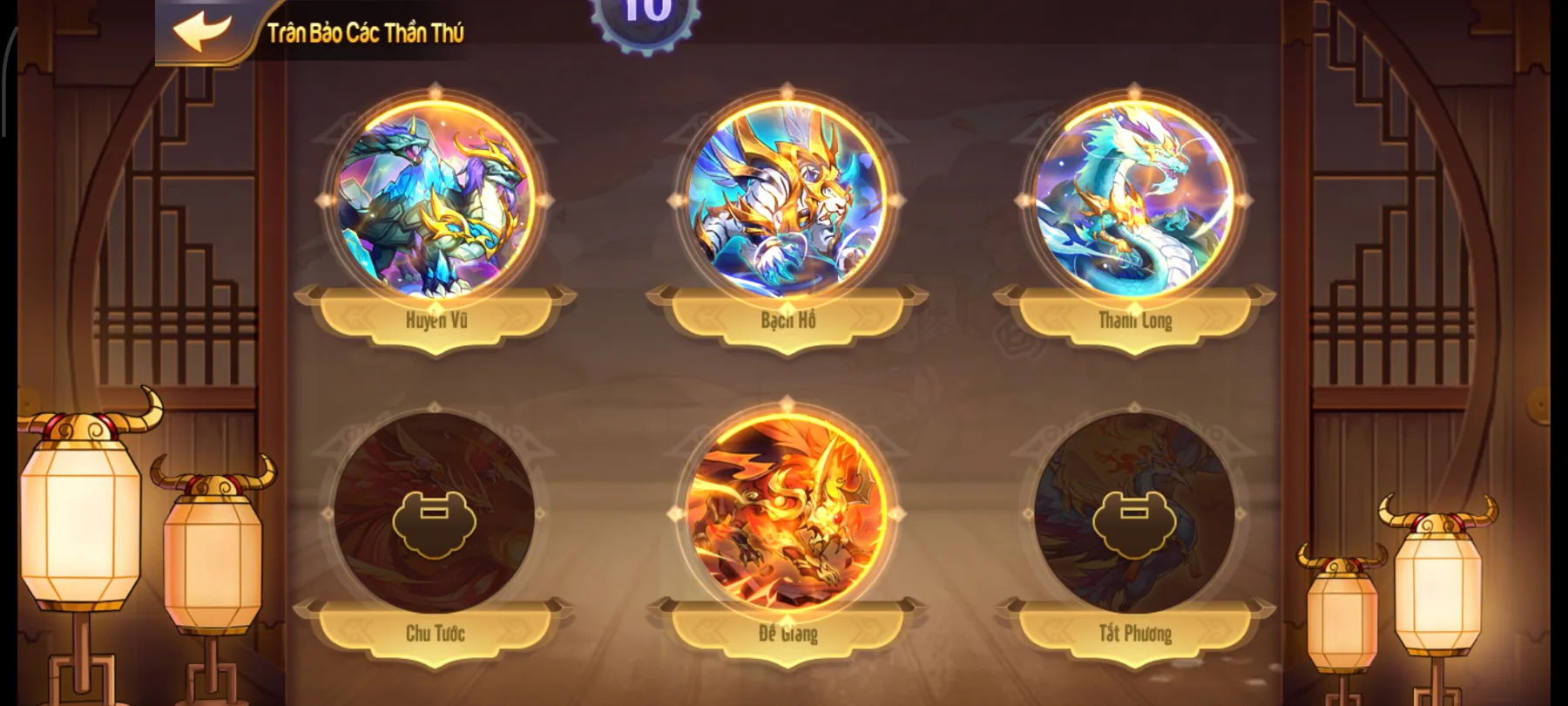Open the Thanh Long name label

(x=1135, y=320)
